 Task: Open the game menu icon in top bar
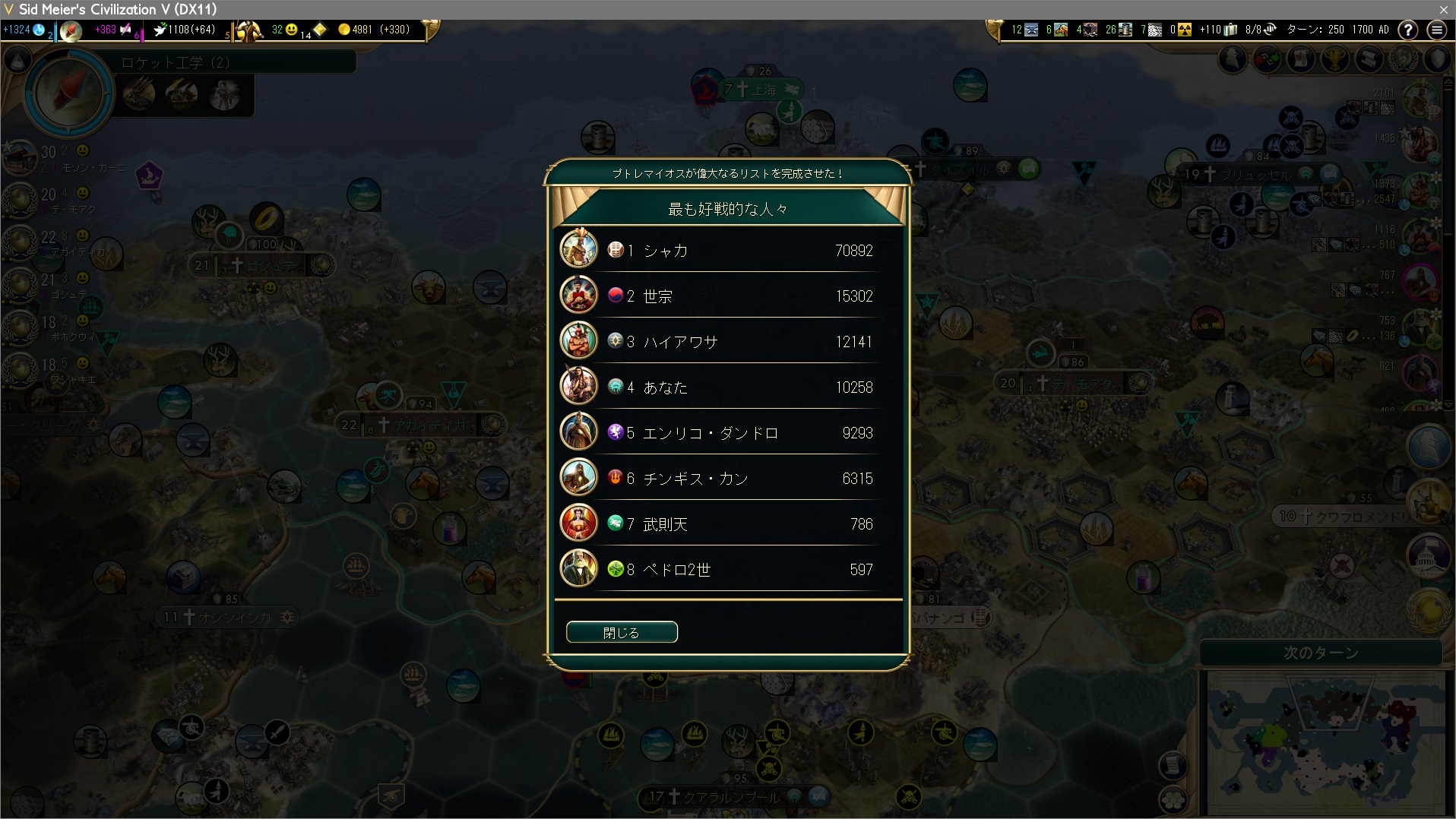click(1436, 30)
